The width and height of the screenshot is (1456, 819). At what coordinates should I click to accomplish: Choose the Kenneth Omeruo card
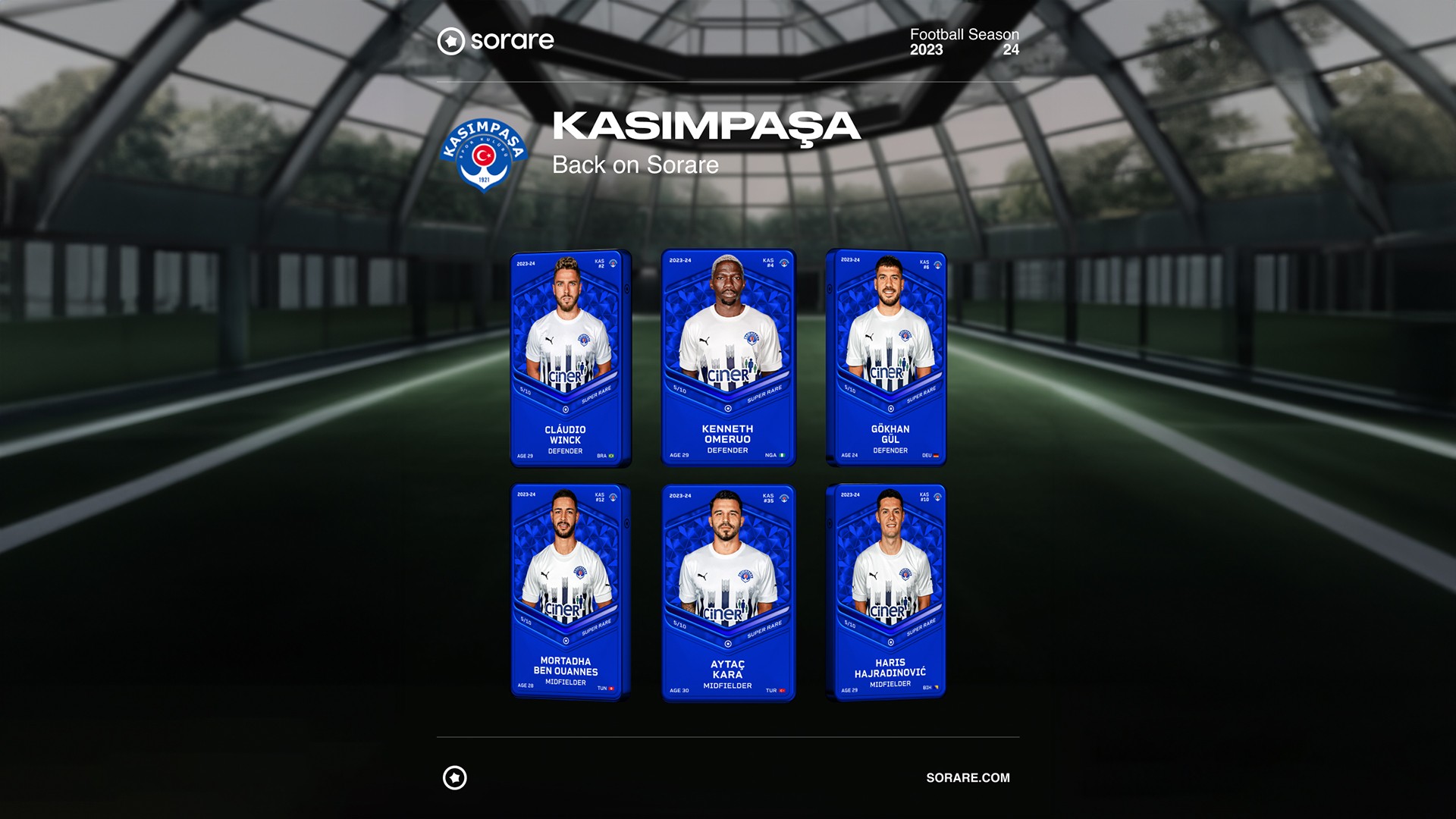tap(728, 358)
